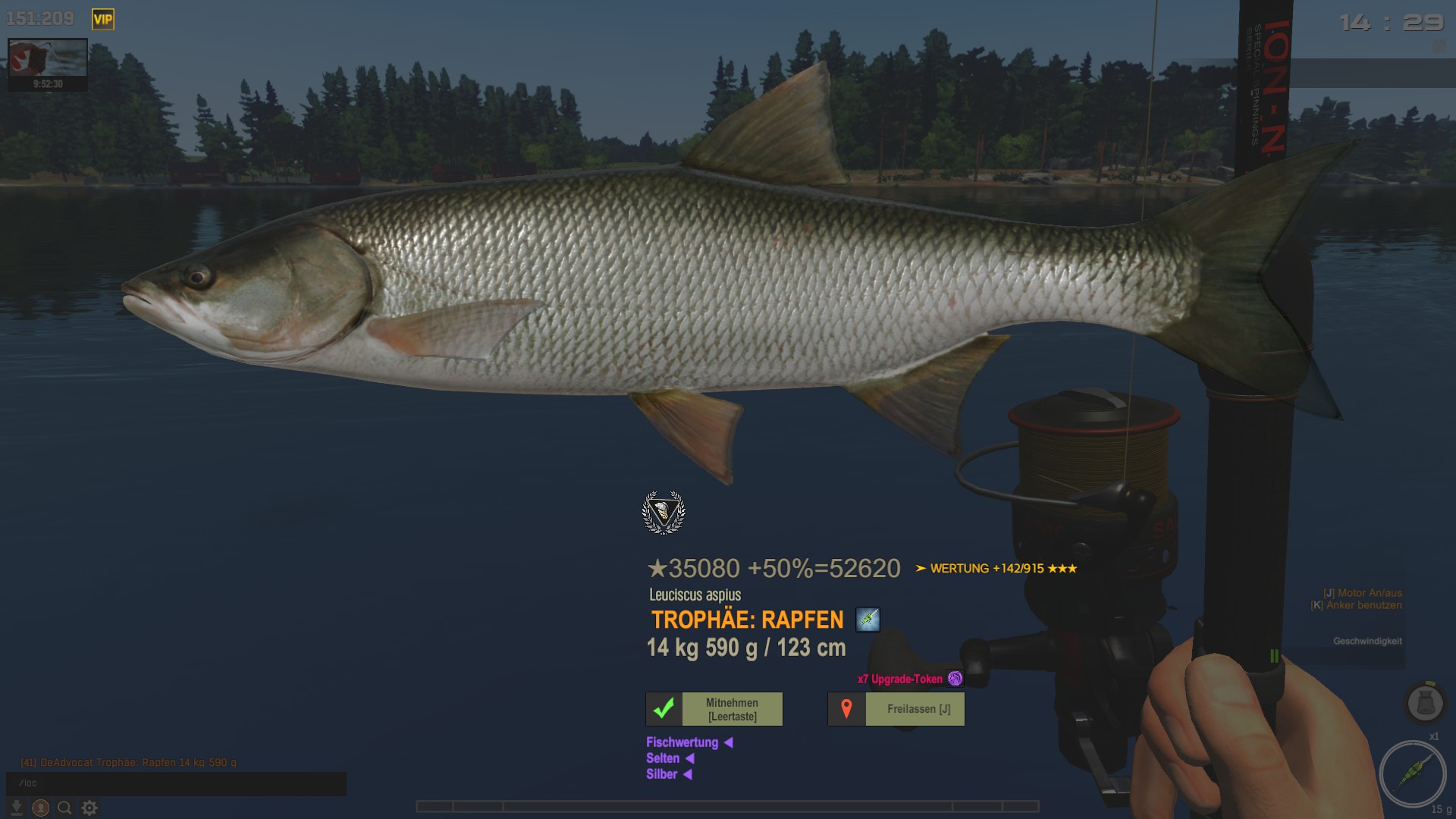Release the fish with the Freilassen button
Image resolution: width=1456 pixels, height=819 pixels.
click(896, 709)
